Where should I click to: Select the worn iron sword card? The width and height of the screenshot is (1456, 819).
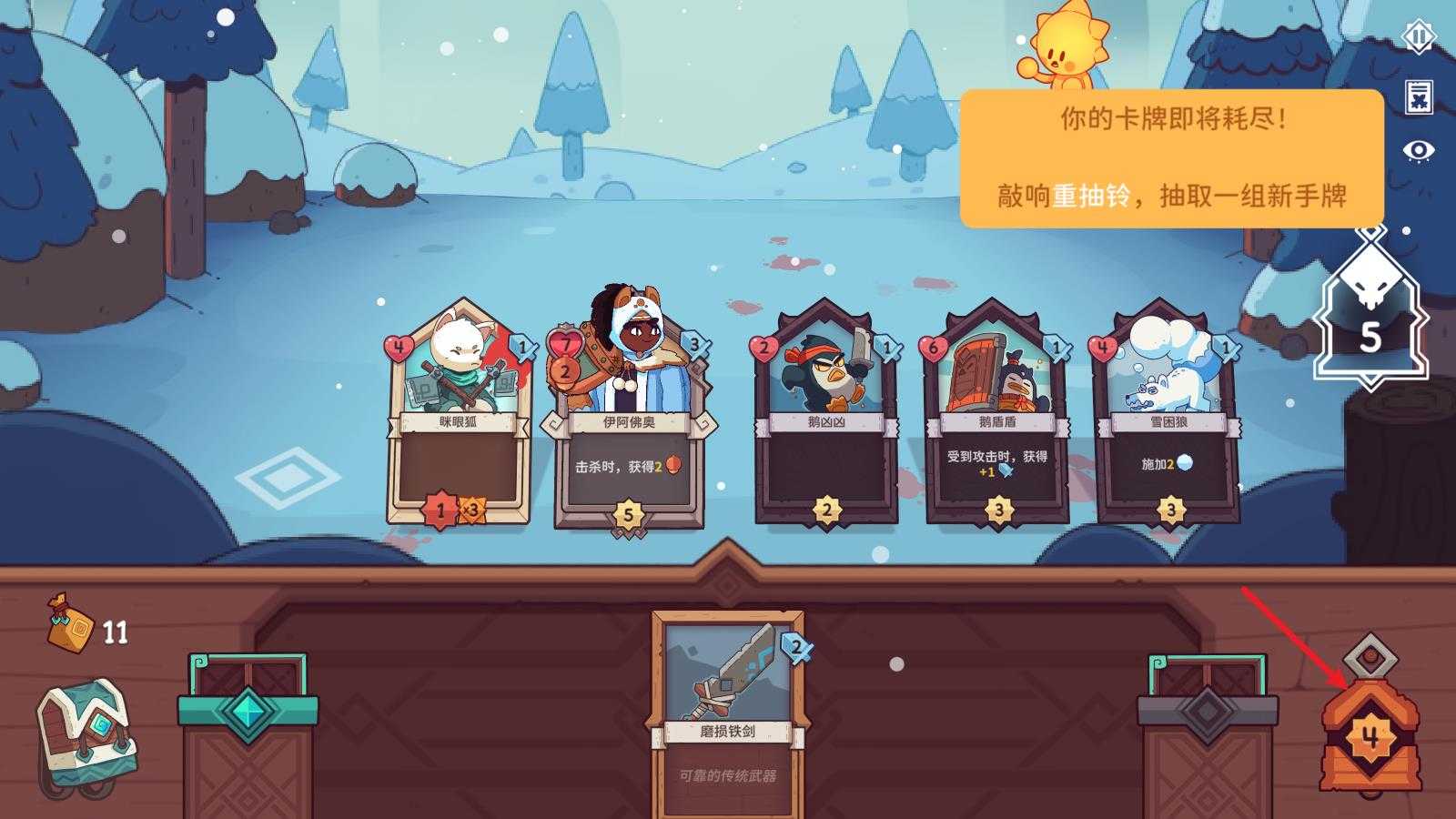(x=727, y=710)
